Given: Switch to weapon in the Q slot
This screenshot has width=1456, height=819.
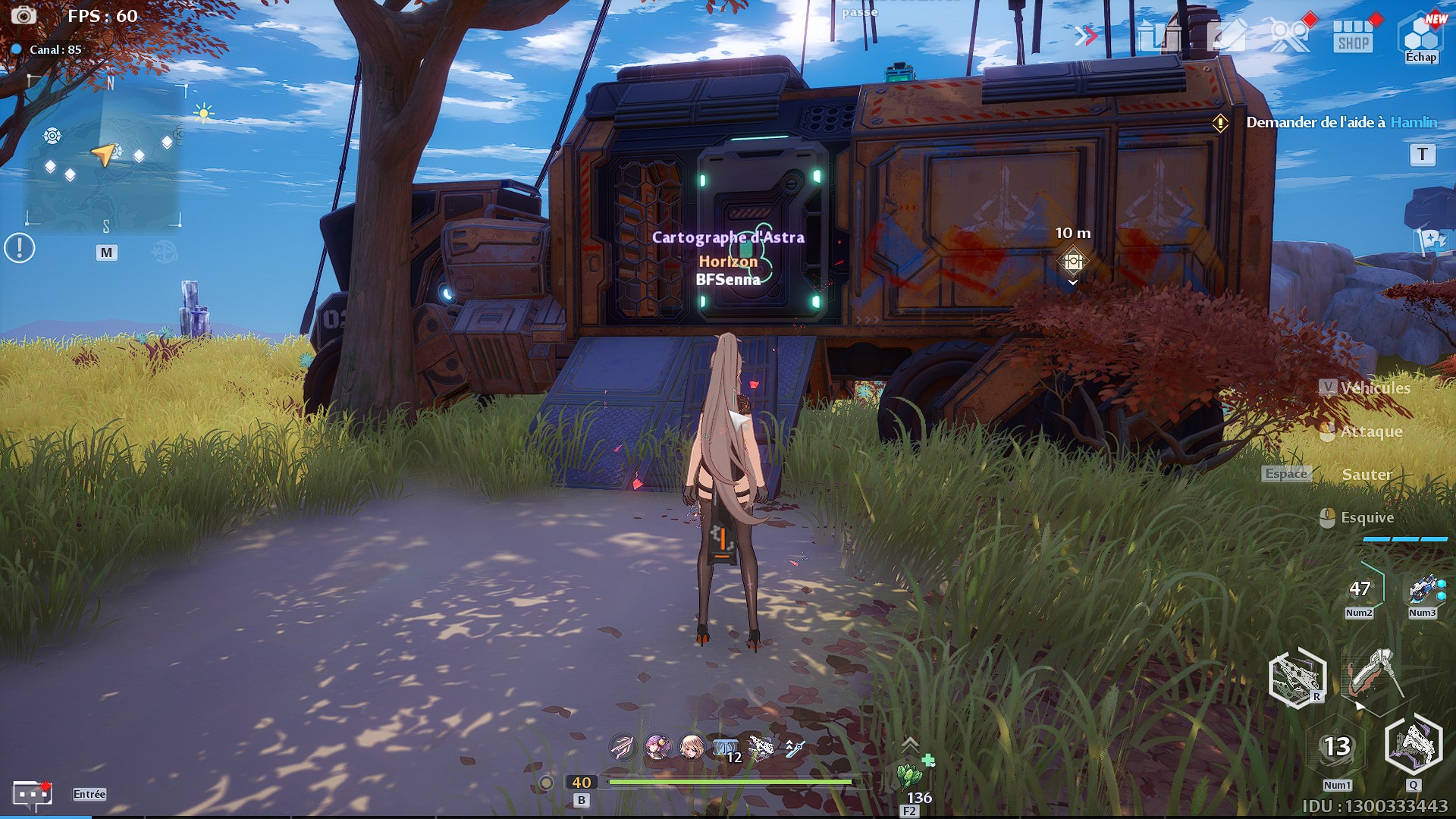Looking at the screenshot, I should (x=1414, y=745).
